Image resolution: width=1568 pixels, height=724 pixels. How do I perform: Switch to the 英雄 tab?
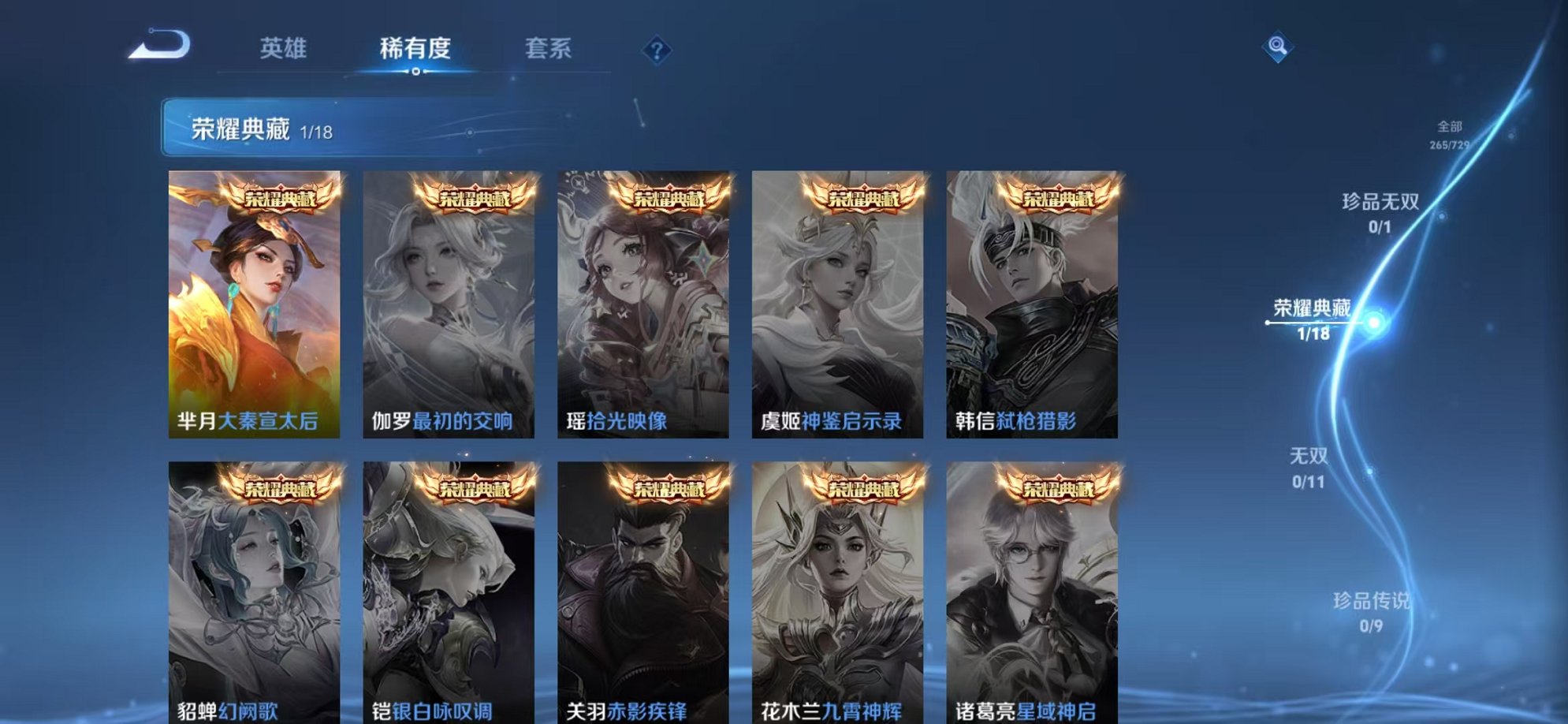click(285, 49)
